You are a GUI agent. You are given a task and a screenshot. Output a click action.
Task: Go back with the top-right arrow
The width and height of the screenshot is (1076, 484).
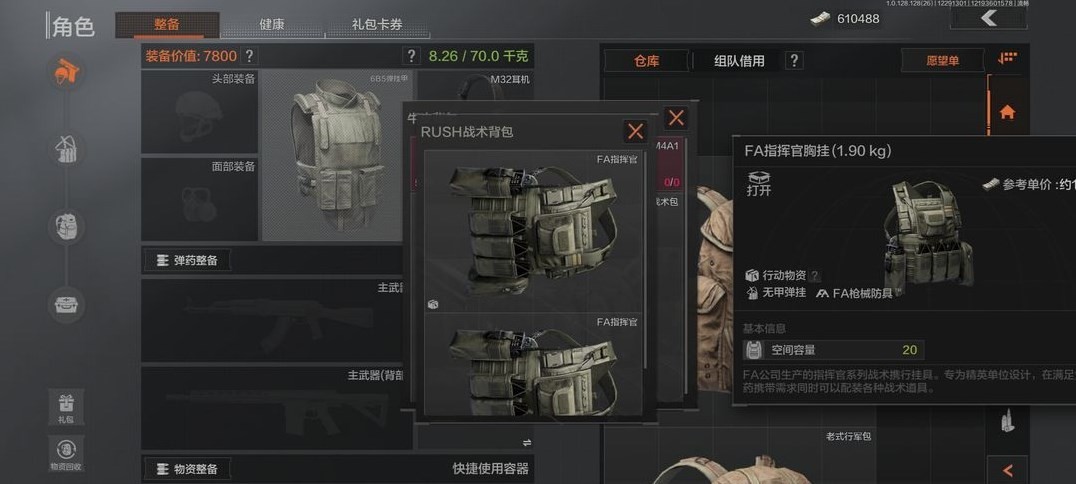click(988, 18)
